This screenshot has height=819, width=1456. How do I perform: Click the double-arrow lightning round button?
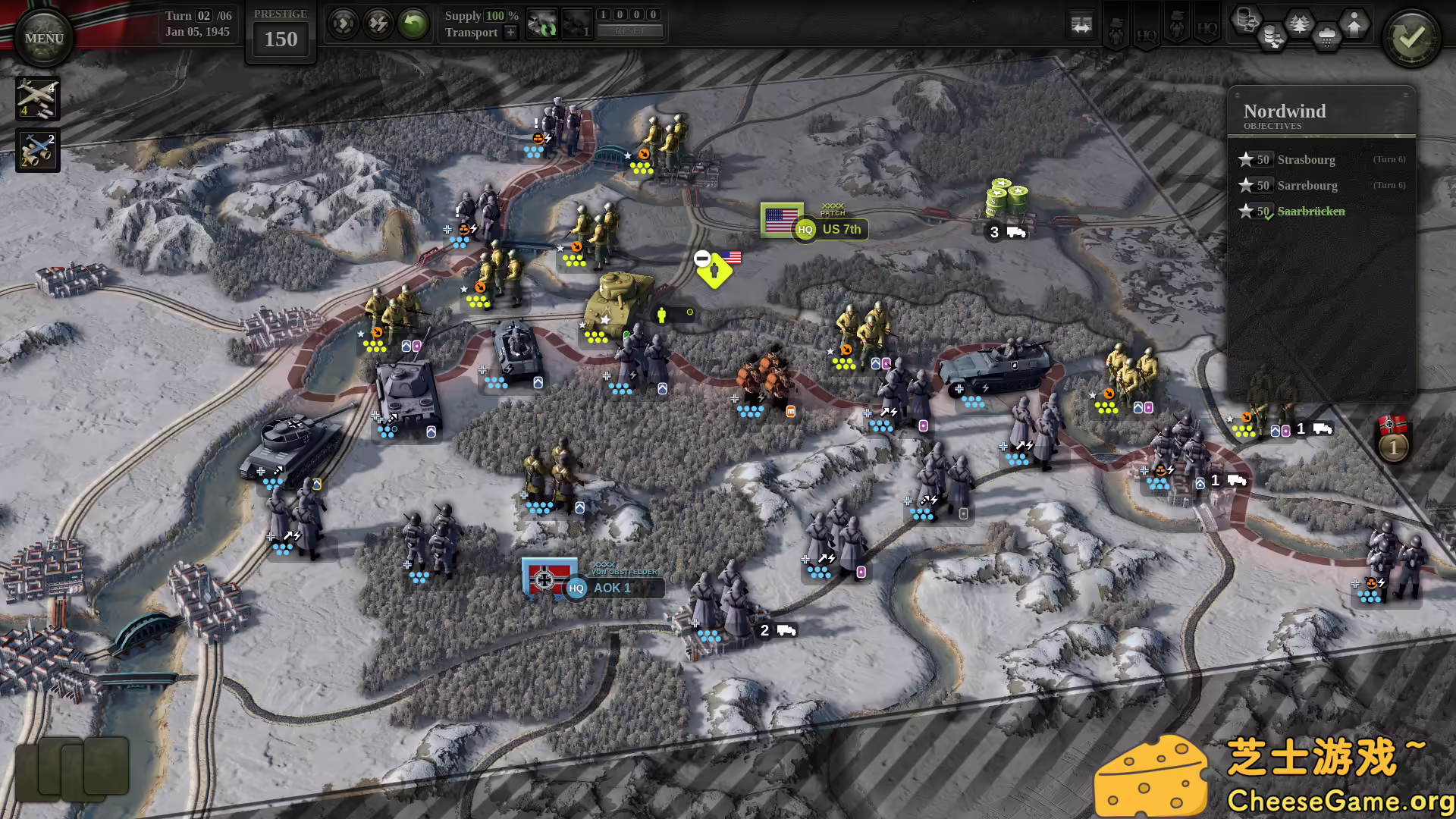[x=378, y=24]
